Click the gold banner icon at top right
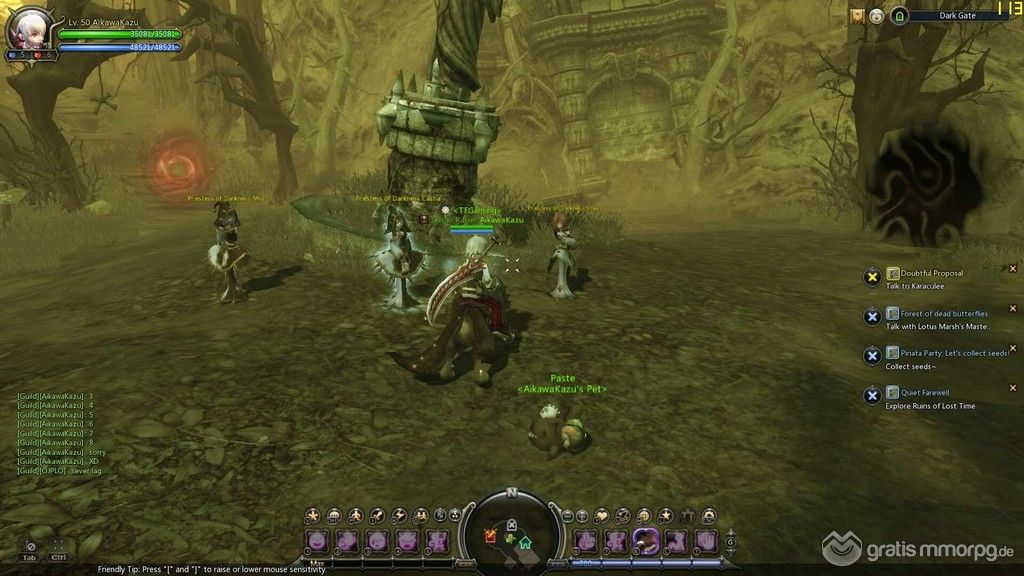Viewport: 1024px width, 576px height. coord(857,16)
